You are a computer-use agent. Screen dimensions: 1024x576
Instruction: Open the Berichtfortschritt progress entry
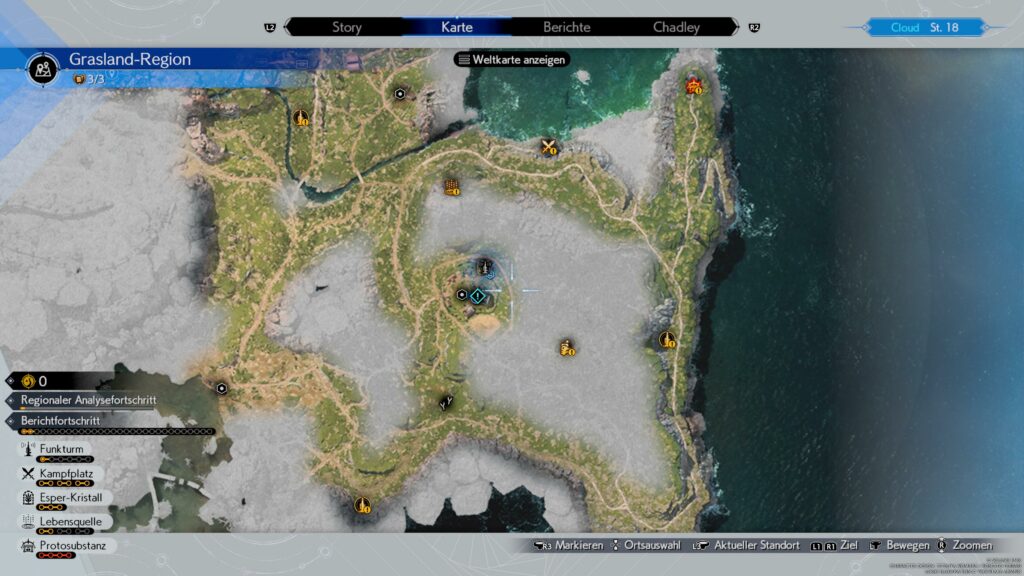(60, 421)
